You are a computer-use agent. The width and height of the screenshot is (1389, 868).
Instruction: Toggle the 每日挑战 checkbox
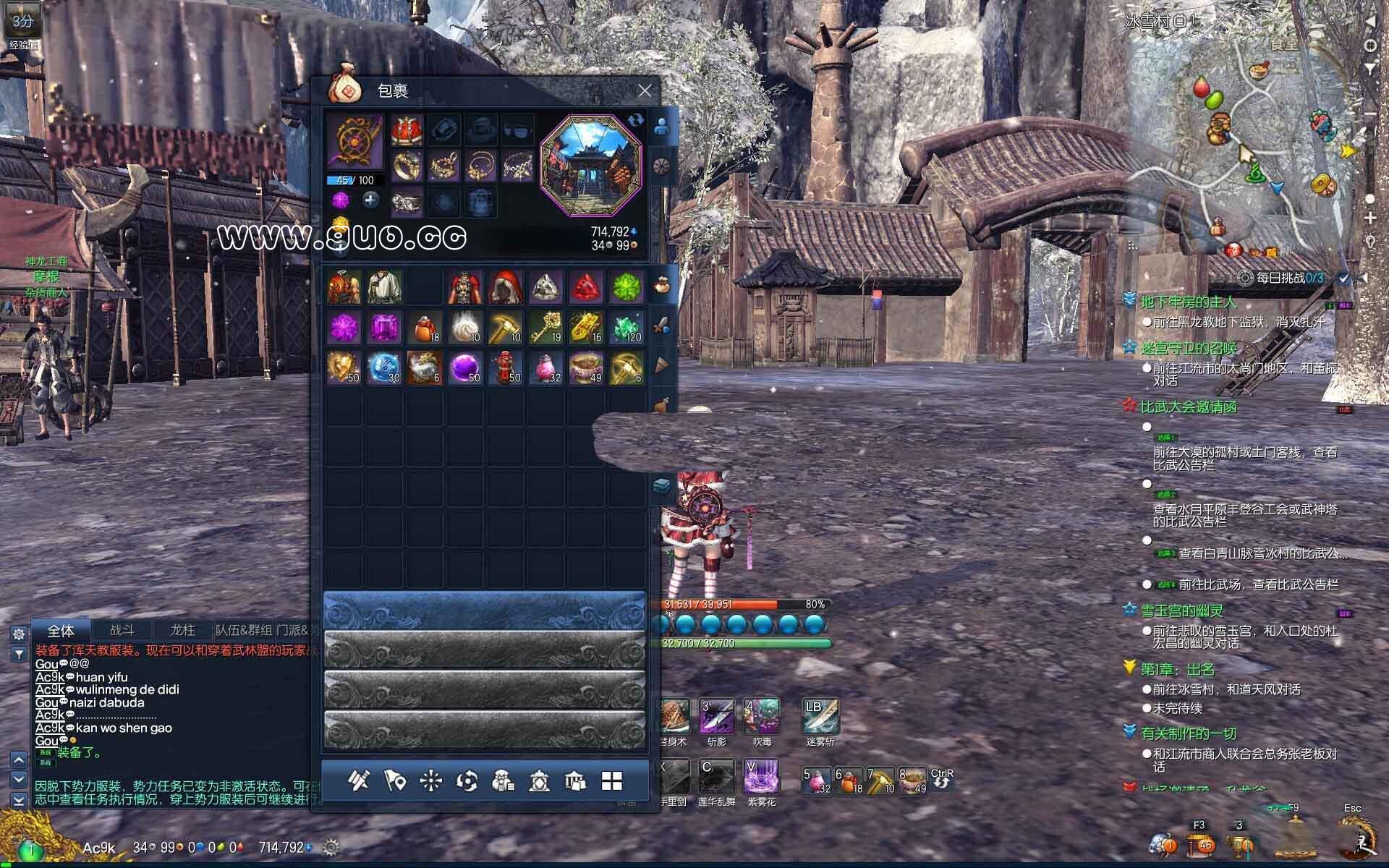coord(1343,278)
